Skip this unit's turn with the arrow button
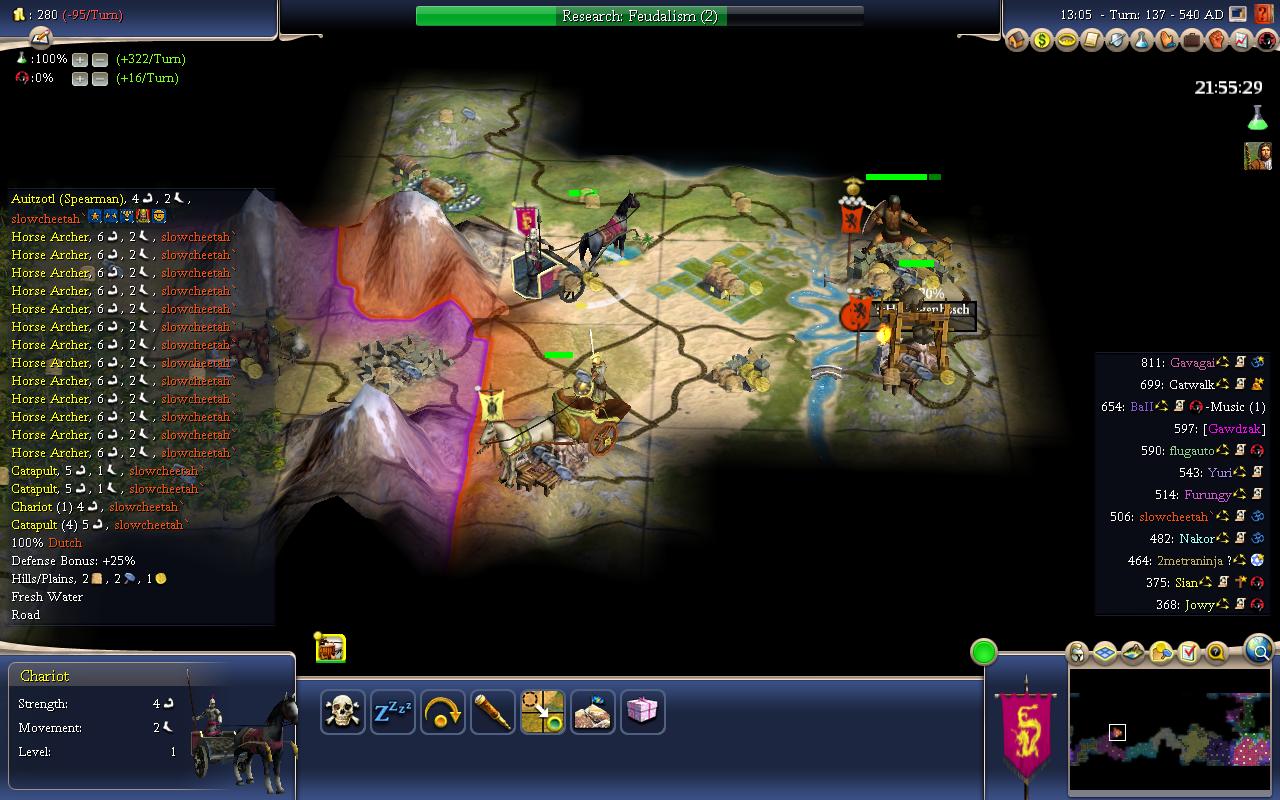The width and height of the screenshot is (1280, 800). [x=442, y=712]
